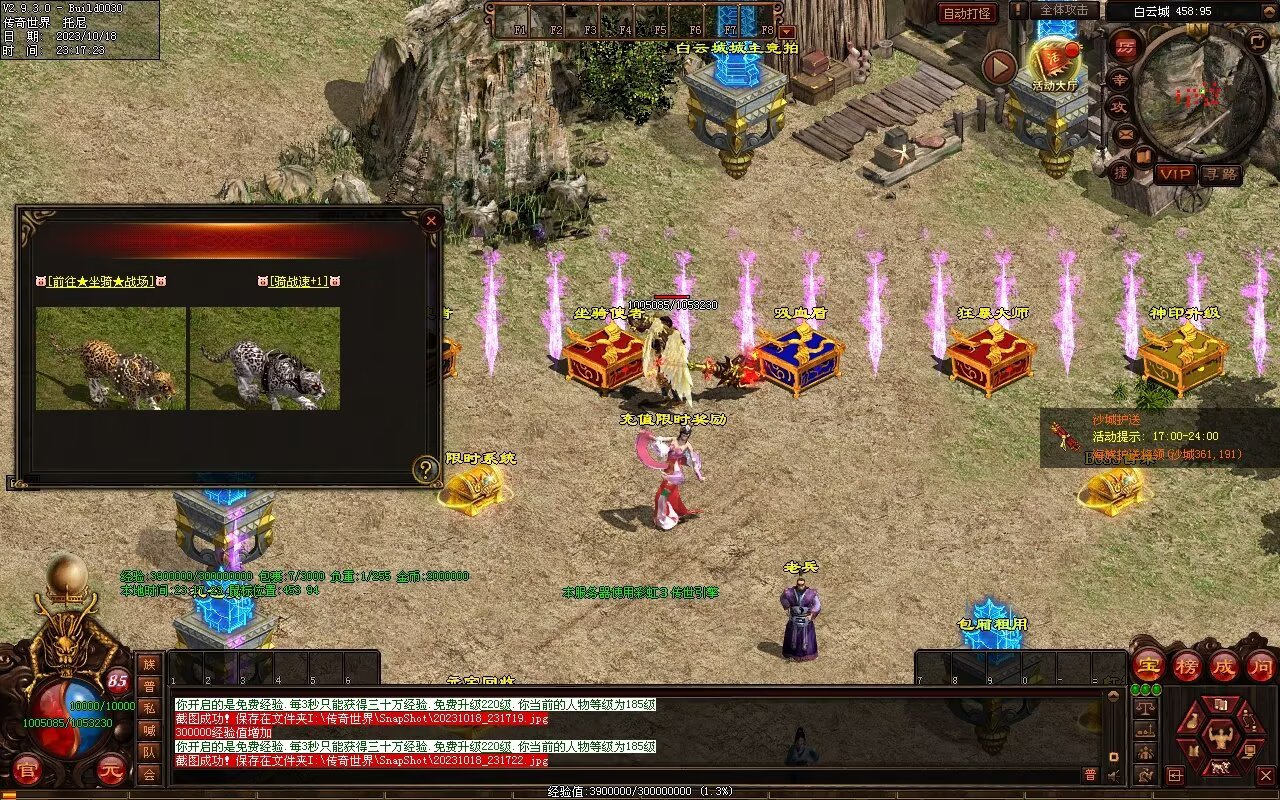The width and height of the screenshot is (1280, 800).
Task: Select the 喊 shout chat channel
Action: click(149, 730)
